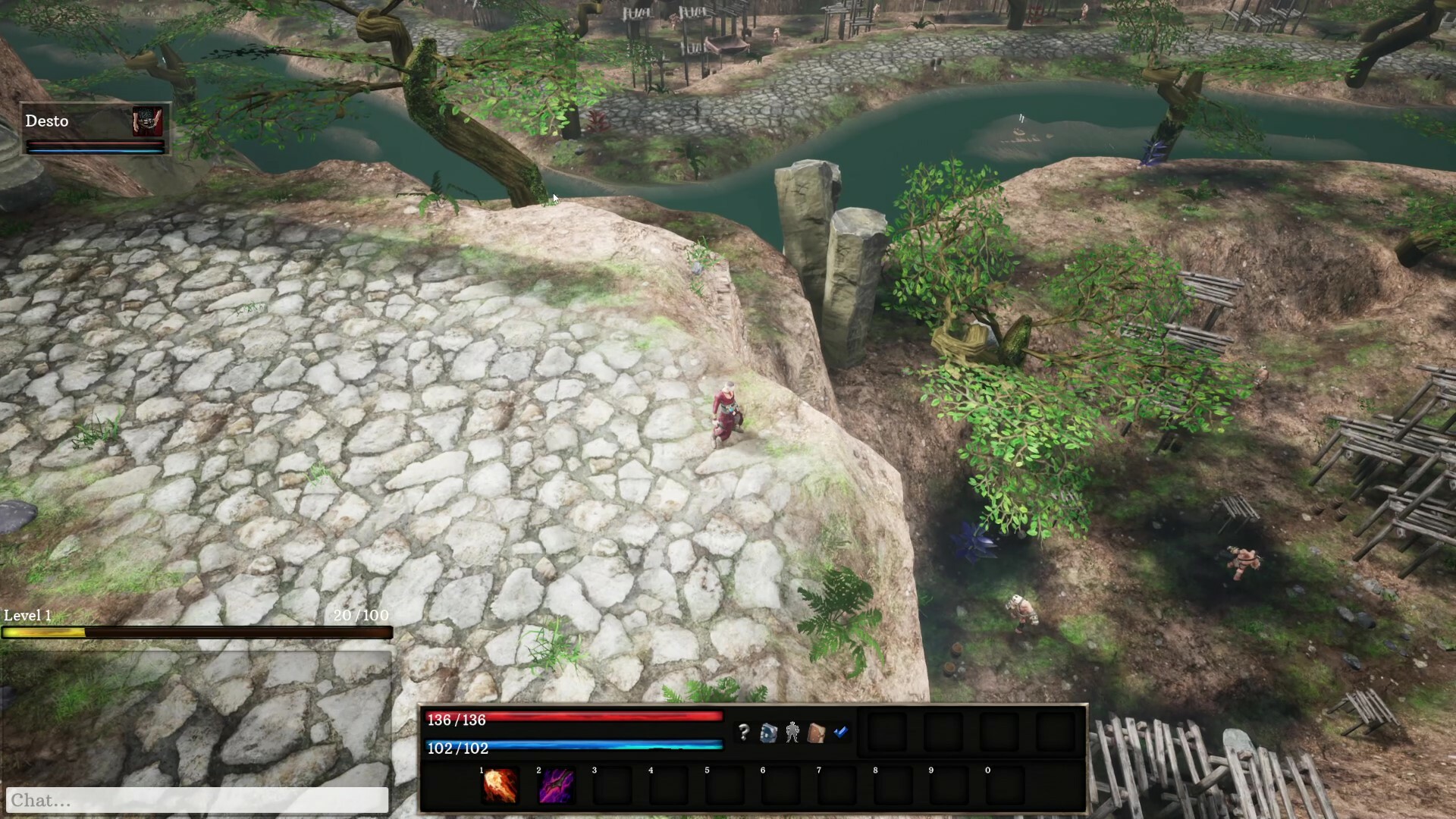The height and width of the screenshot is (819, 1456).
Task: Focus the Chat input box
Action: point(197,800)
